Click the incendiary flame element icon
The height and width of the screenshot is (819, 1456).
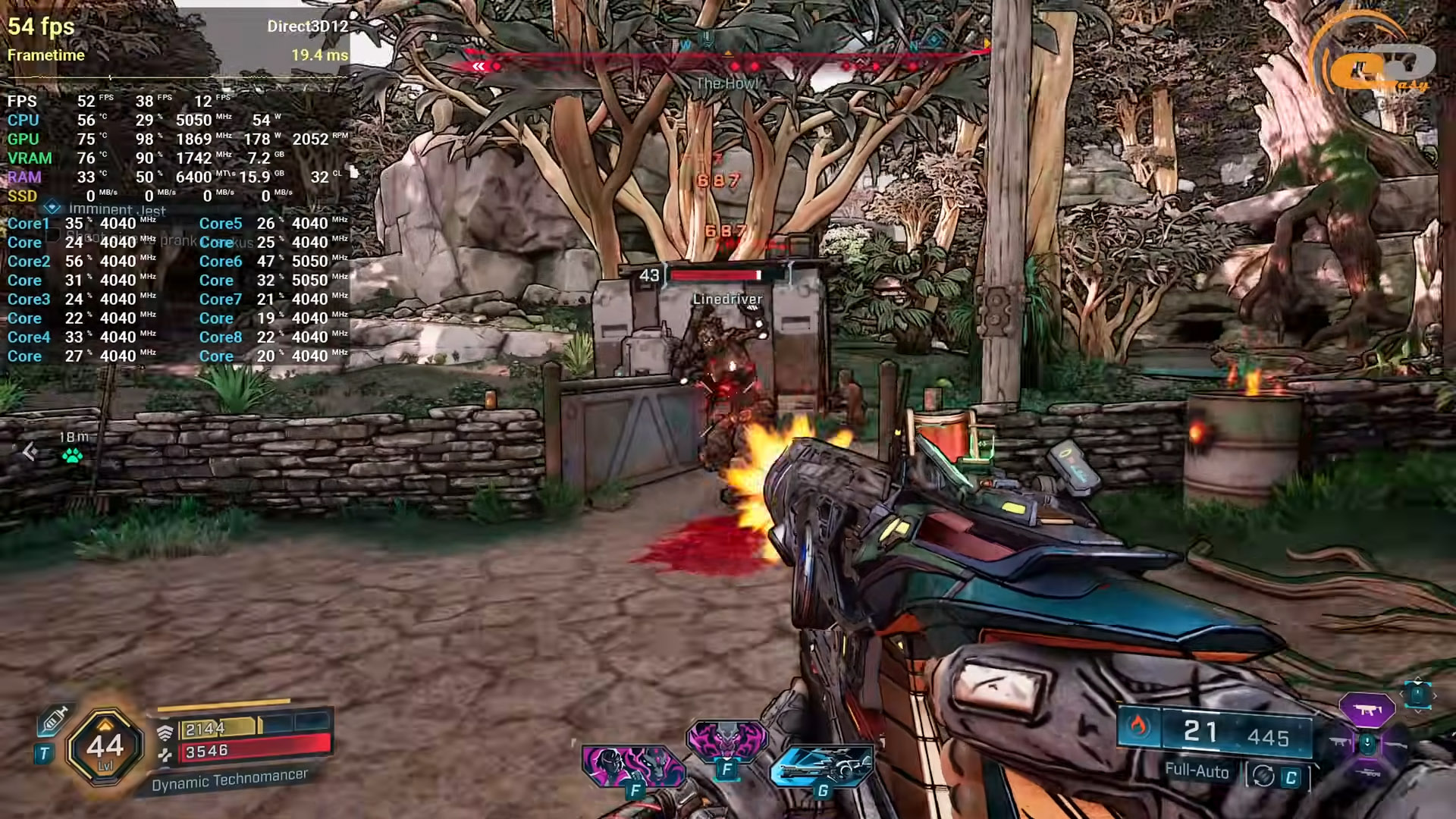pos(1137,726)
